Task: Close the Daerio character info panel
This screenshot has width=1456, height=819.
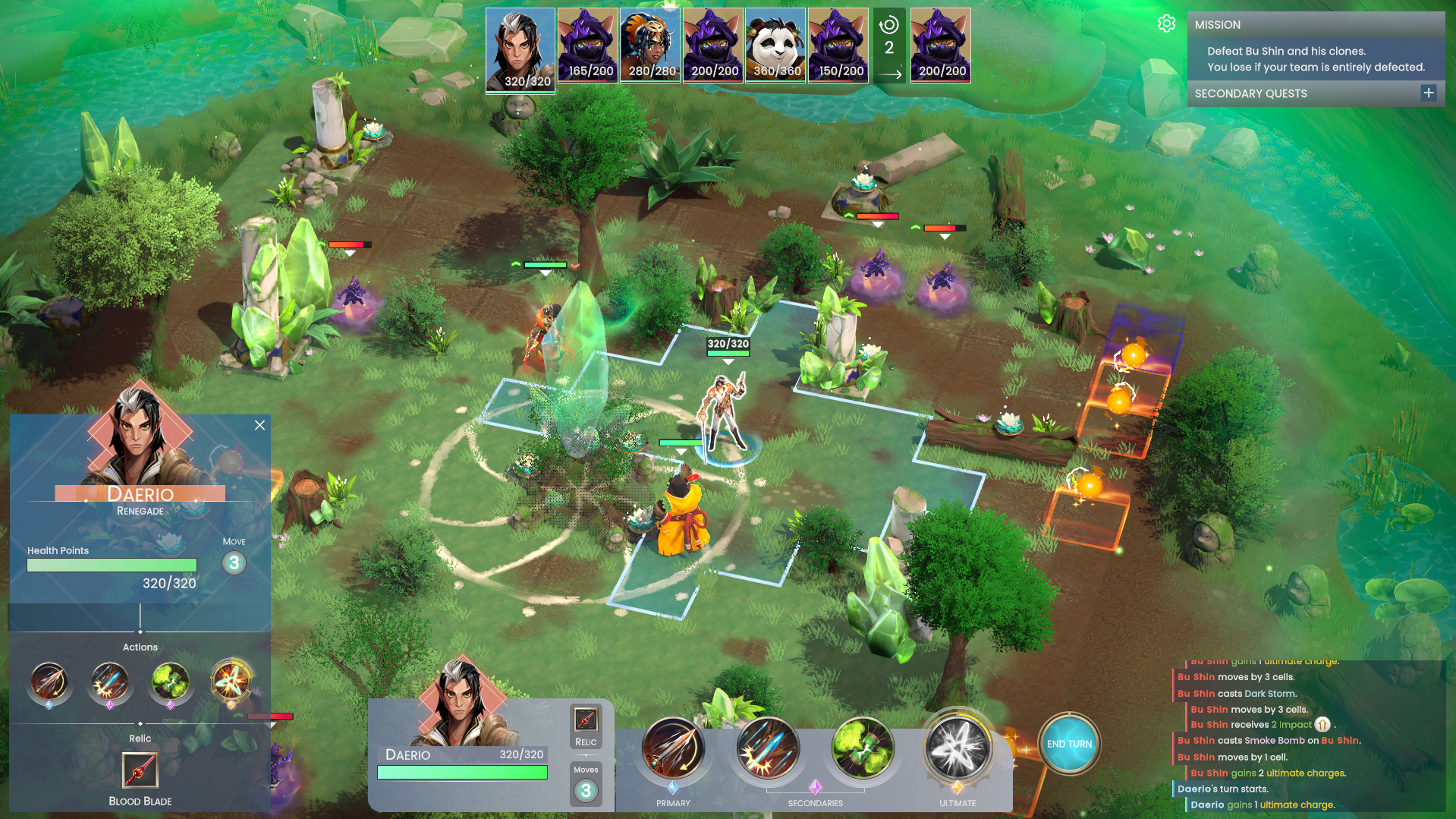Action: pyautogui.click(x=259, y=425)
